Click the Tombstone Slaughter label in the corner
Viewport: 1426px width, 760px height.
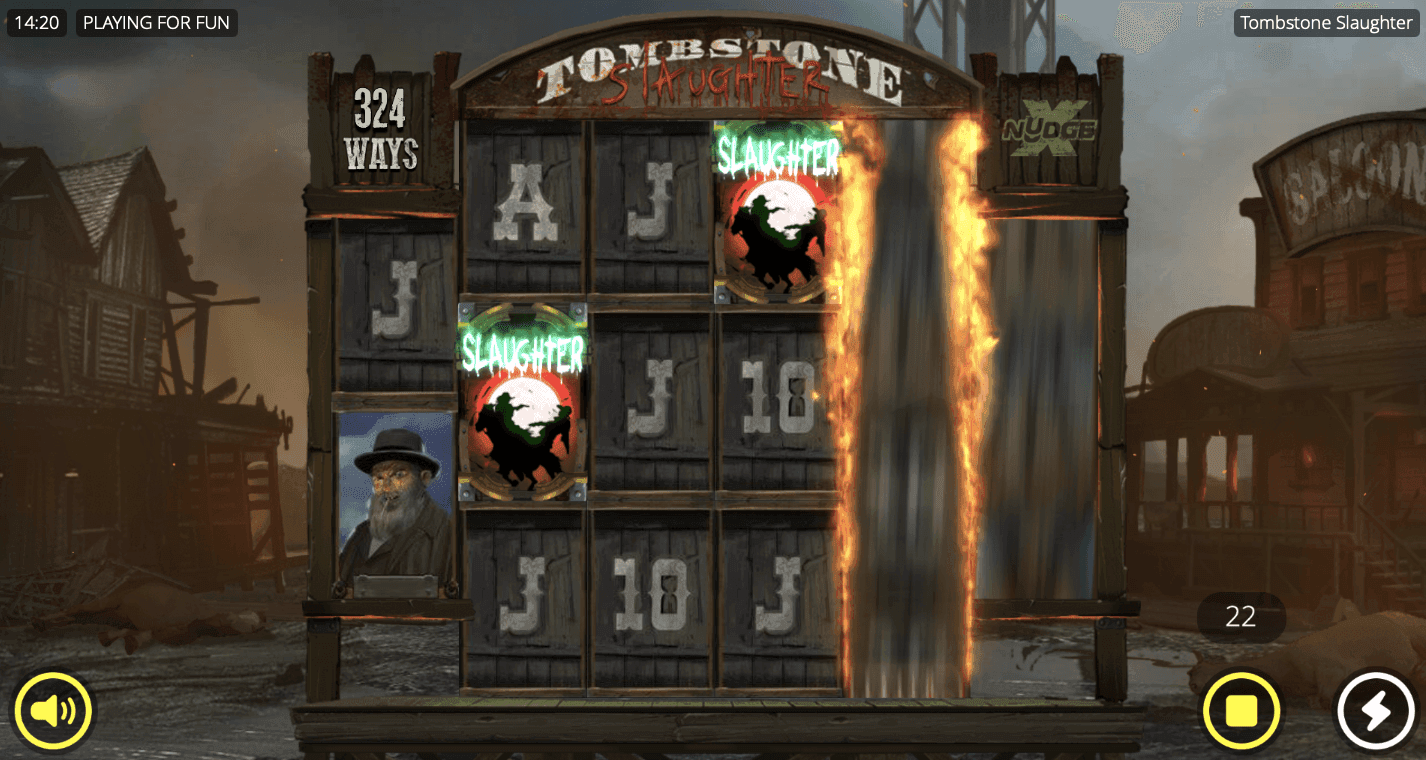coord(1326,22)
